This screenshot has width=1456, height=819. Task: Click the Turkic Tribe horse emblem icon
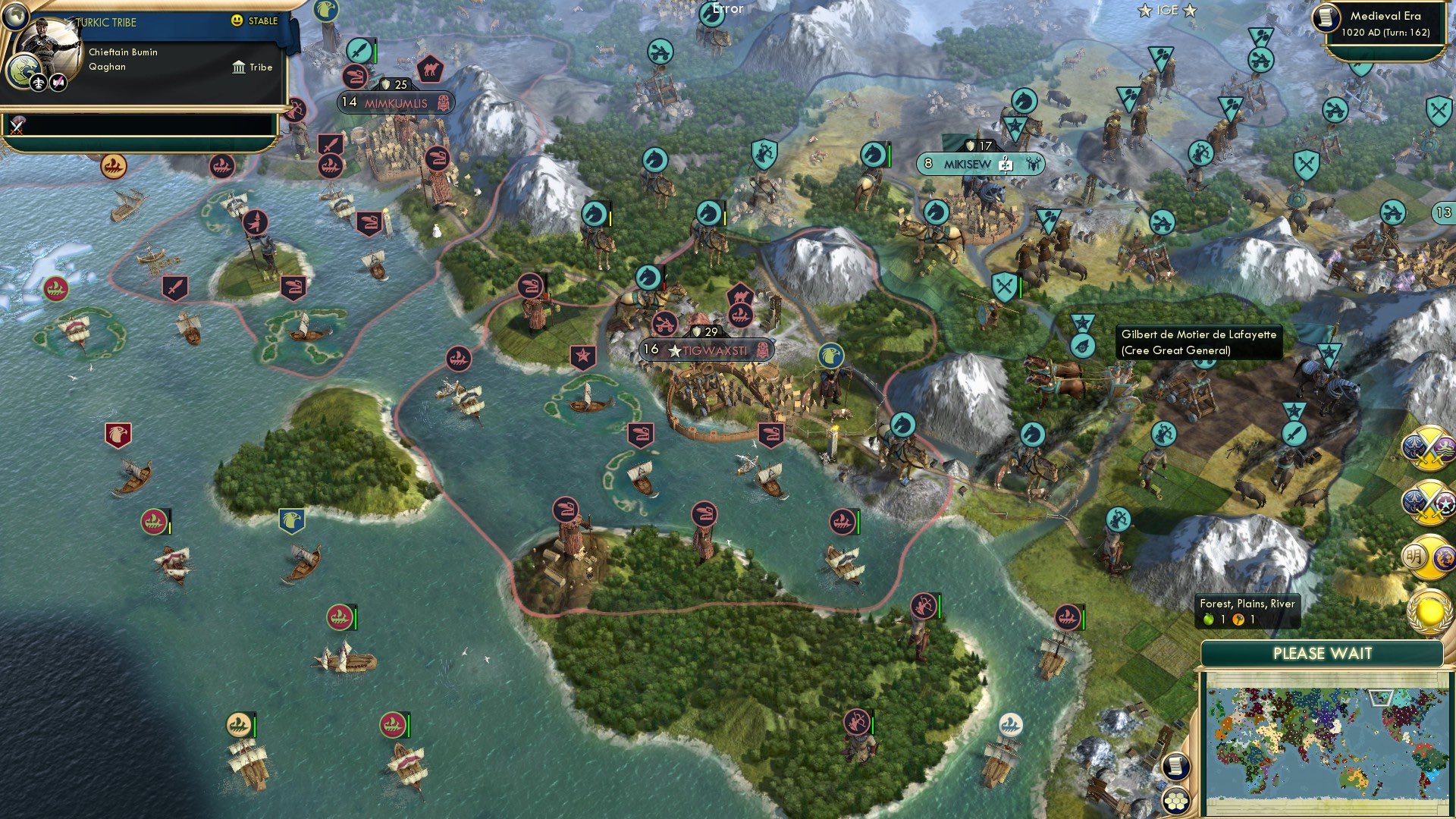point(26,68)
